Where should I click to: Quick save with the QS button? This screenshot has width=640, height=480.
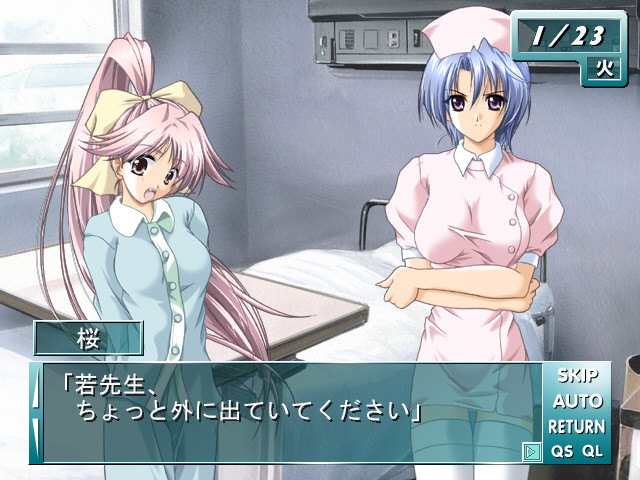coord(562,451)
